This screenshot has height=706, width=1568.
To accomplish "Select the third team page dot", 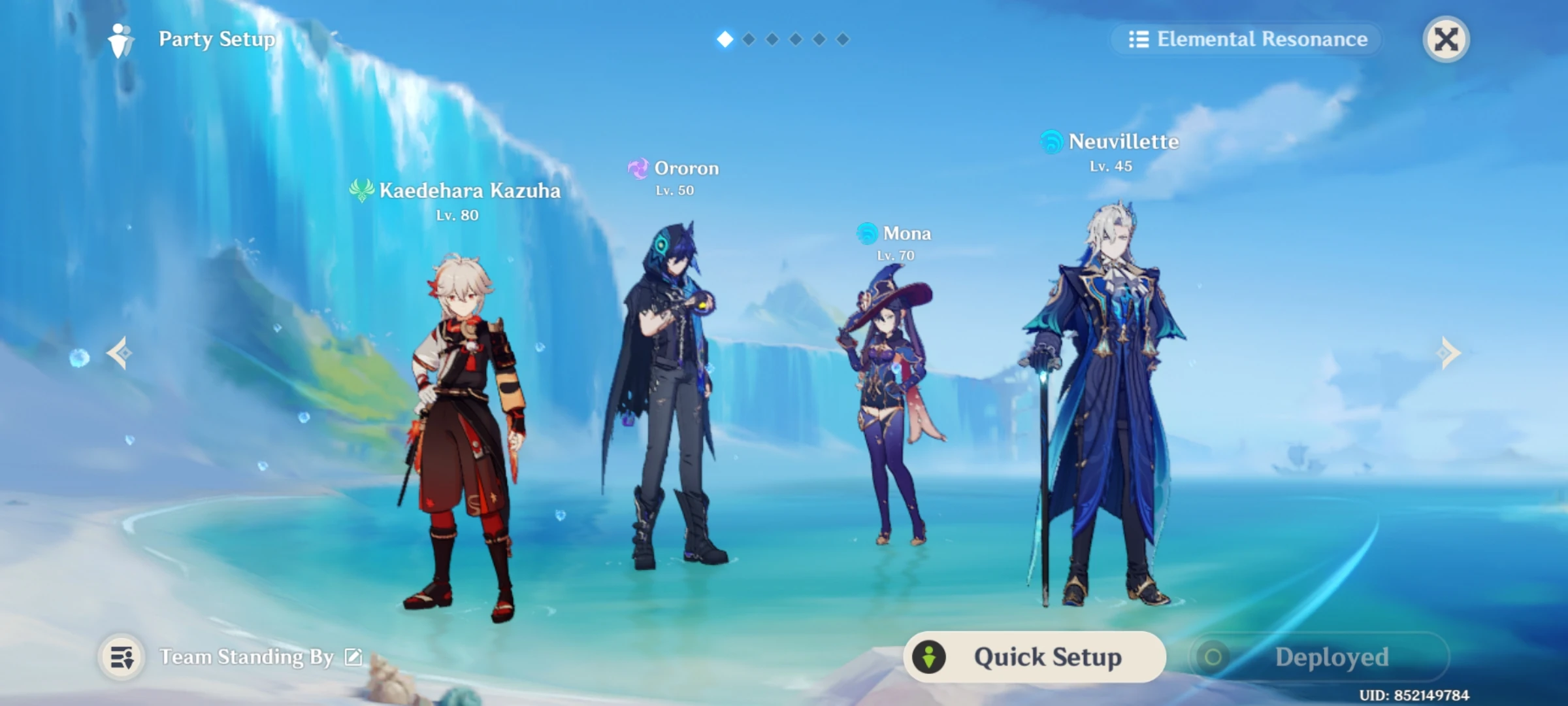I will tap(771, 39).
